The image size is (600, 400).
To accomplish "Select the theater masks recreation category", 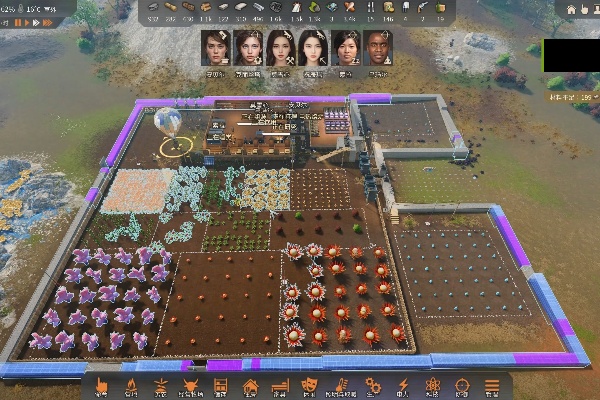I will [311, 385].
